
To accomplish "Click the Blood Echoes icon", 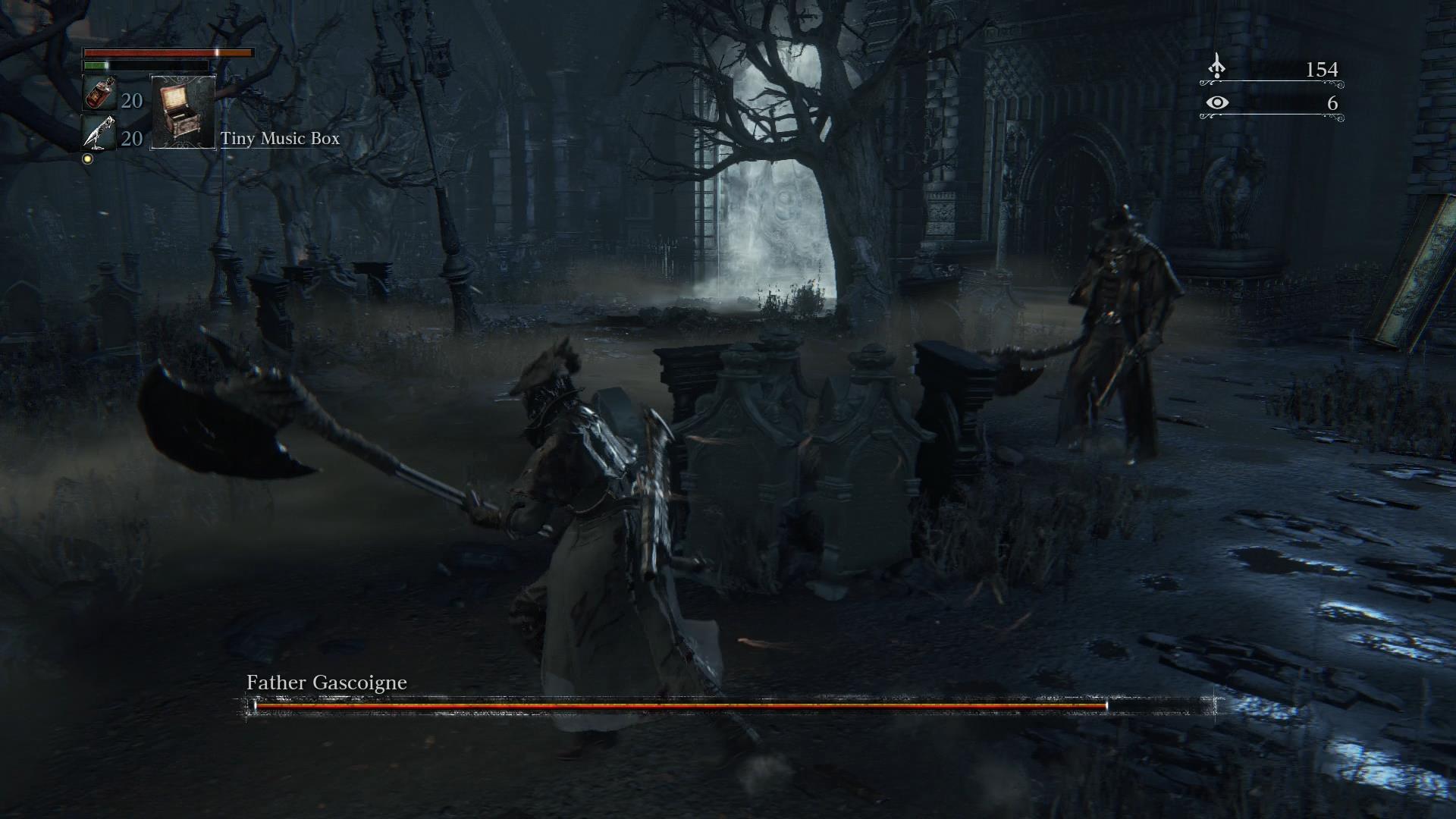I will (1216, 67).
